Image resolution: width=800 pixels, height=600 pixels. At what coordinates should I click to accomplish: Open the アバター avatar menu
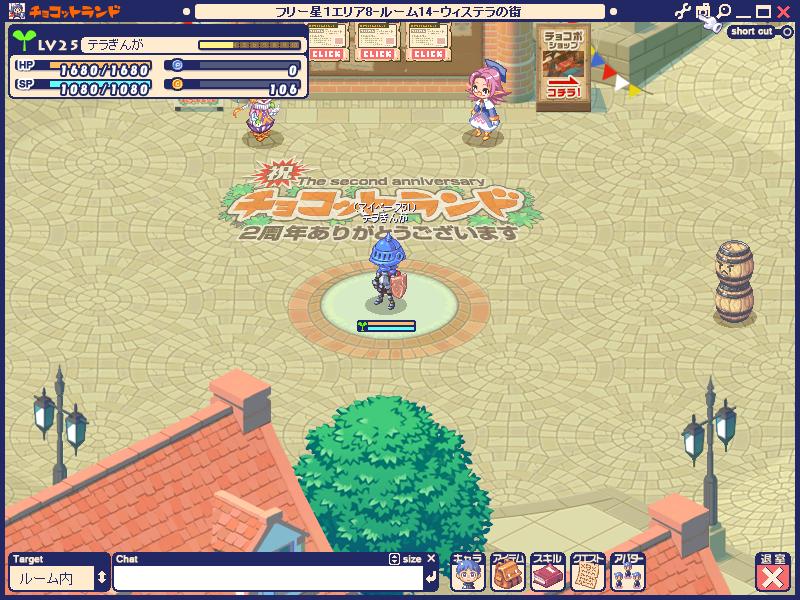coord(628,573)
